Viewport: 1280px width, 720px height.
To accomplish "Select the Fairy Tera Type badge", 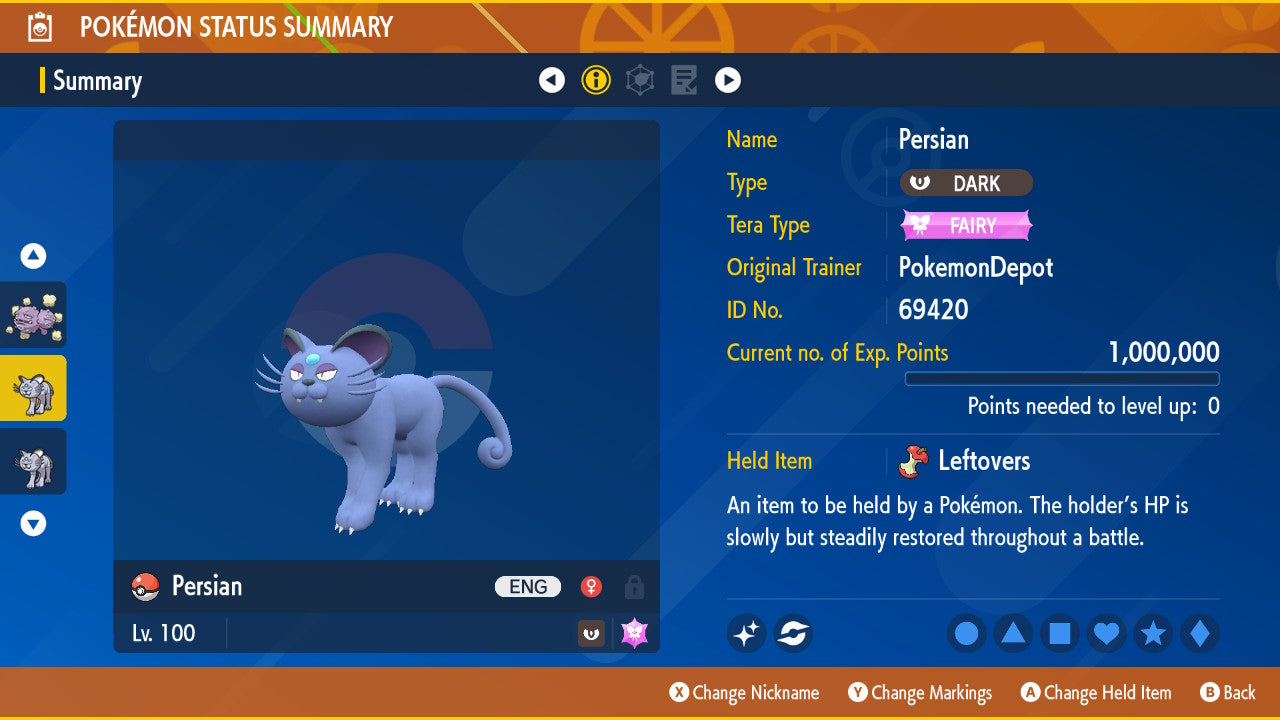I will [x=966, y=226].
